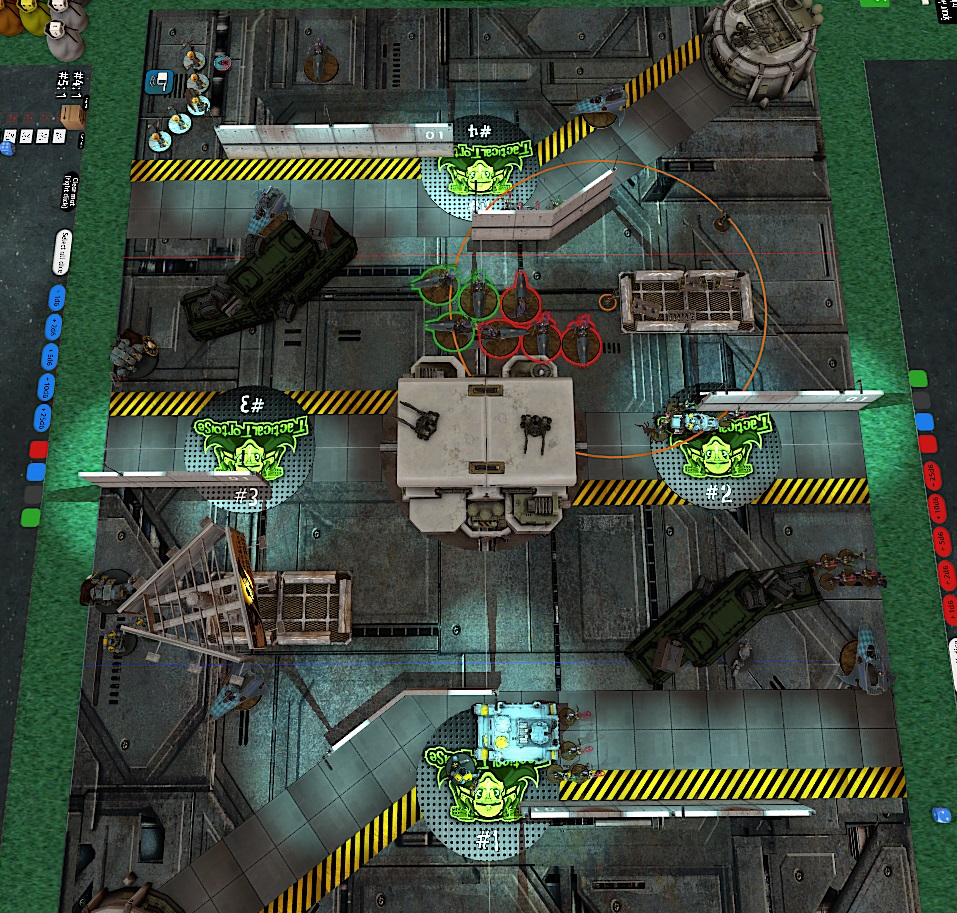Image resolution: width=957 pixels, height=913 pixels.
Task: Select the gray swatch on the red dice mat
Action: pyautogui.click(x=919, y=400)
